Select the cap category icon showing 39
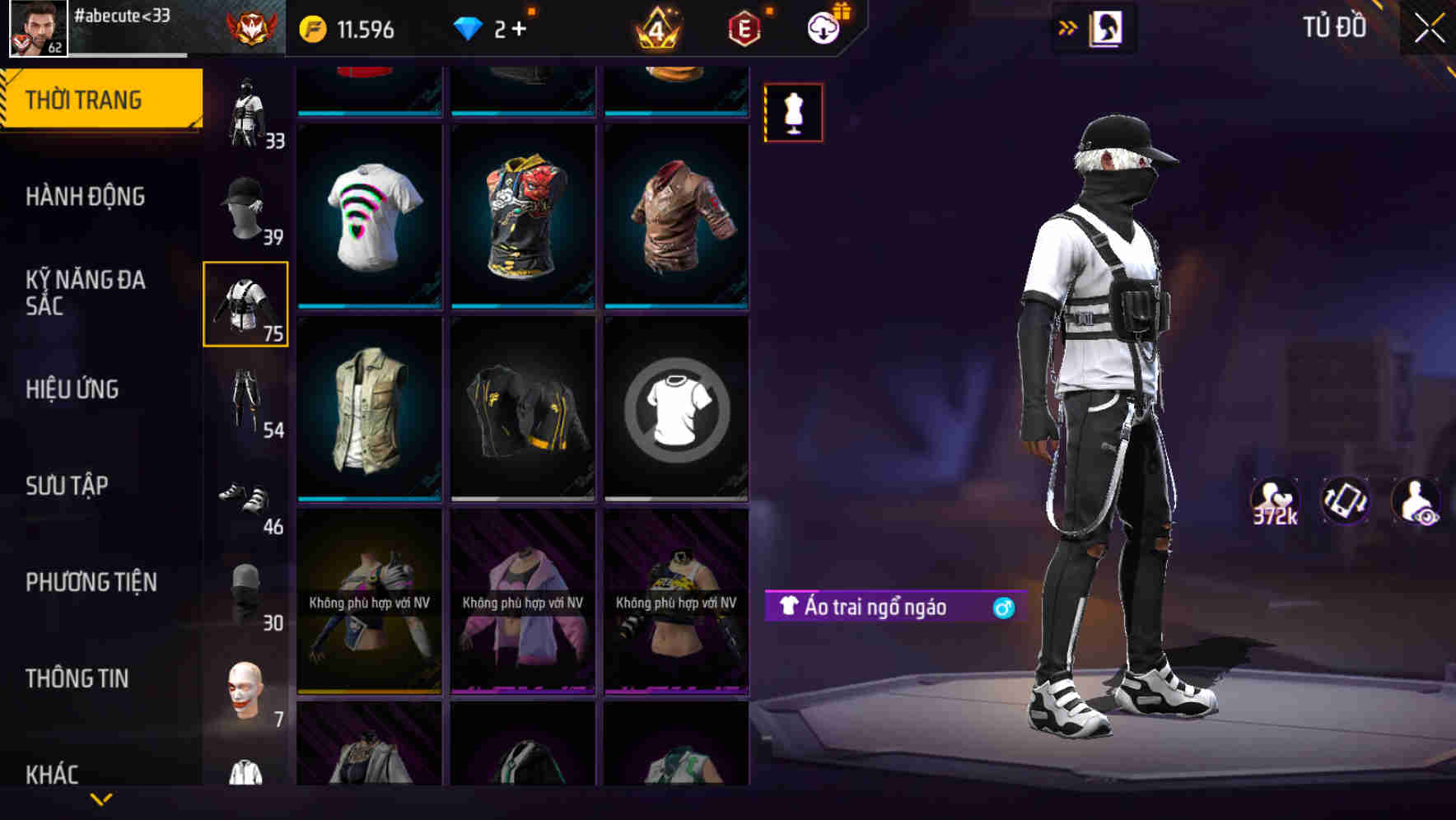1456x820 pixels. click(245, 206)
